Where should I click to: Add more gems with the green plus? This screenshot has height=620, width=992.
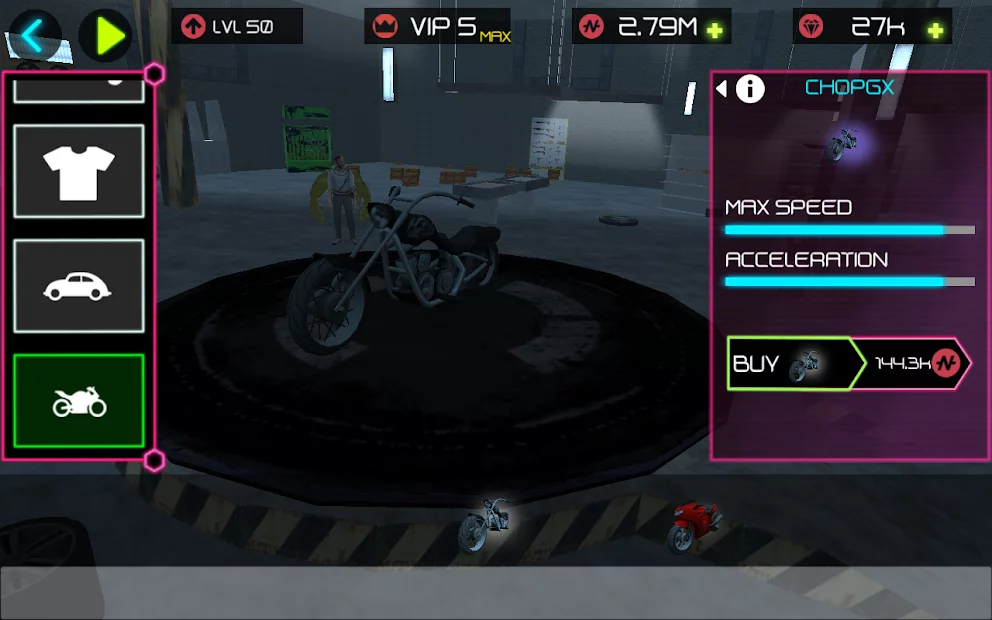[x=935, y=30]
